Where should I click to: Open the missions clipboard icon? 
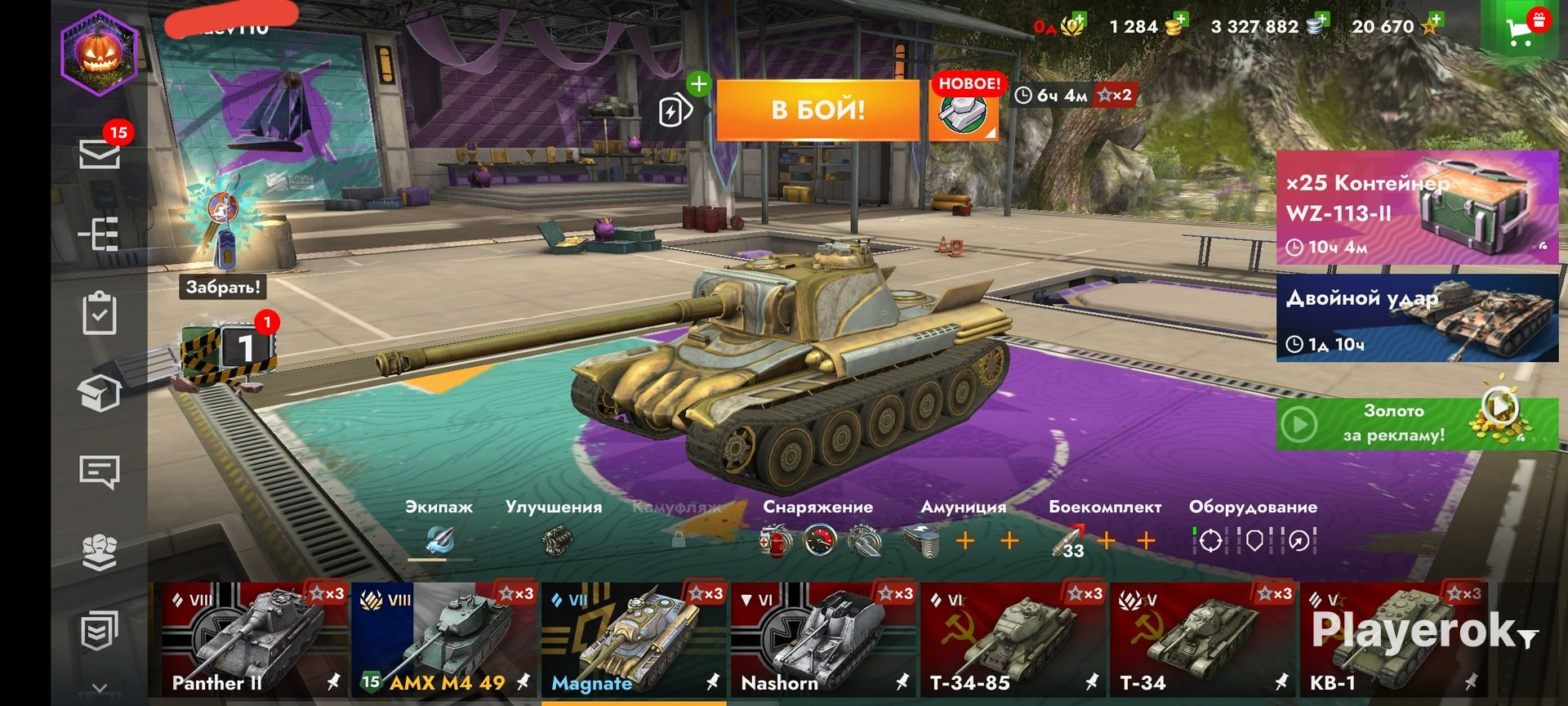pos(99,314)
